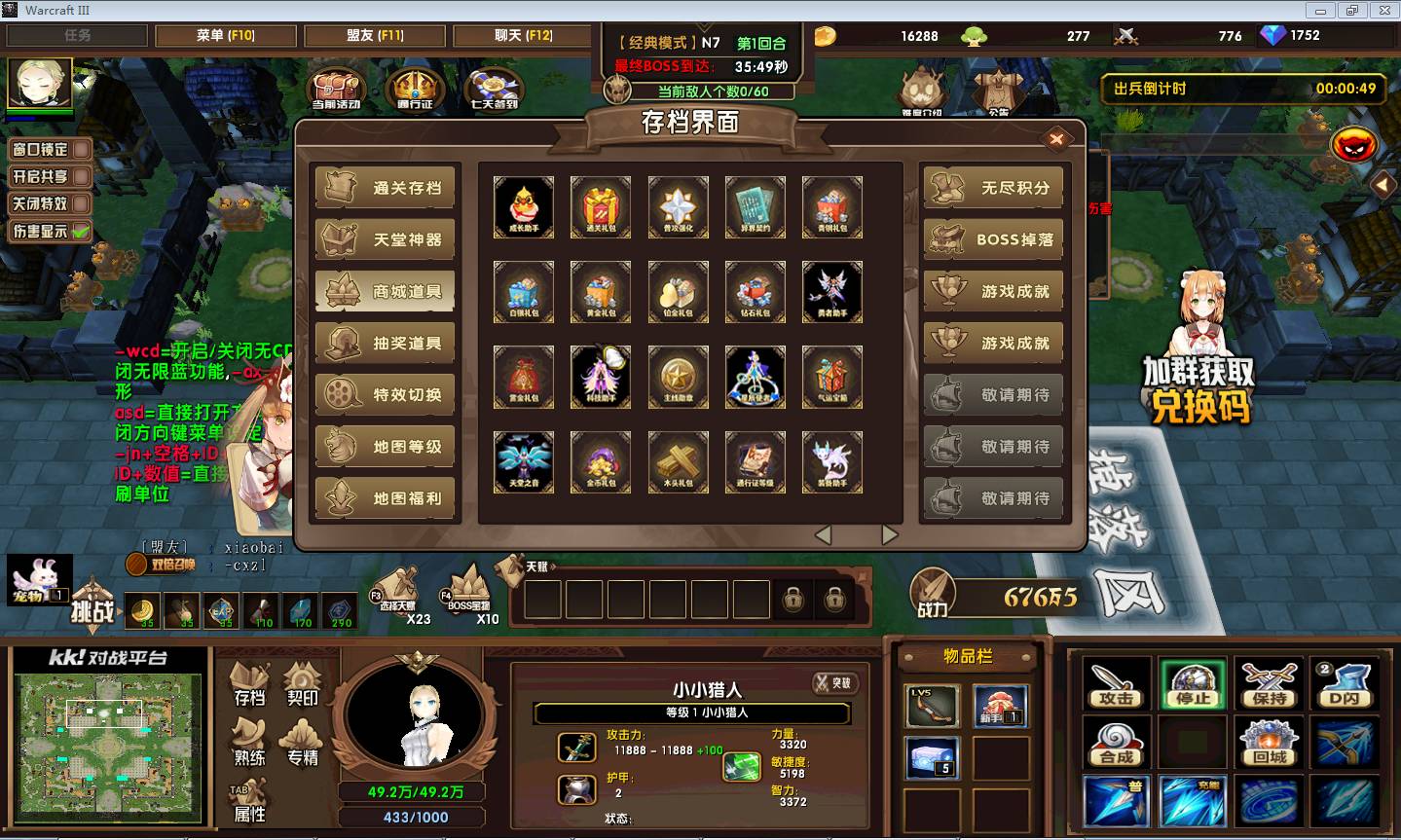Viewport: 1401px width, 840px height.
Task: Activate the 攻击 attack command
Action: [x=1115, y=684]
